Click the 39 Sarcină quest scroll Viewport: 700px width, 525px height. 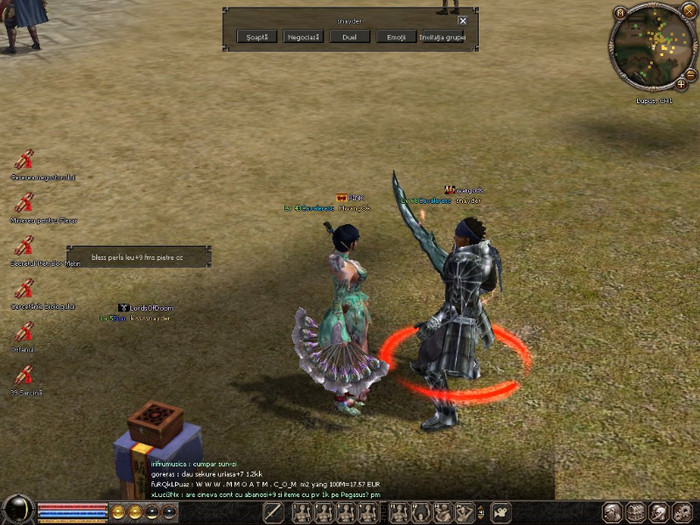click(24, 376)
